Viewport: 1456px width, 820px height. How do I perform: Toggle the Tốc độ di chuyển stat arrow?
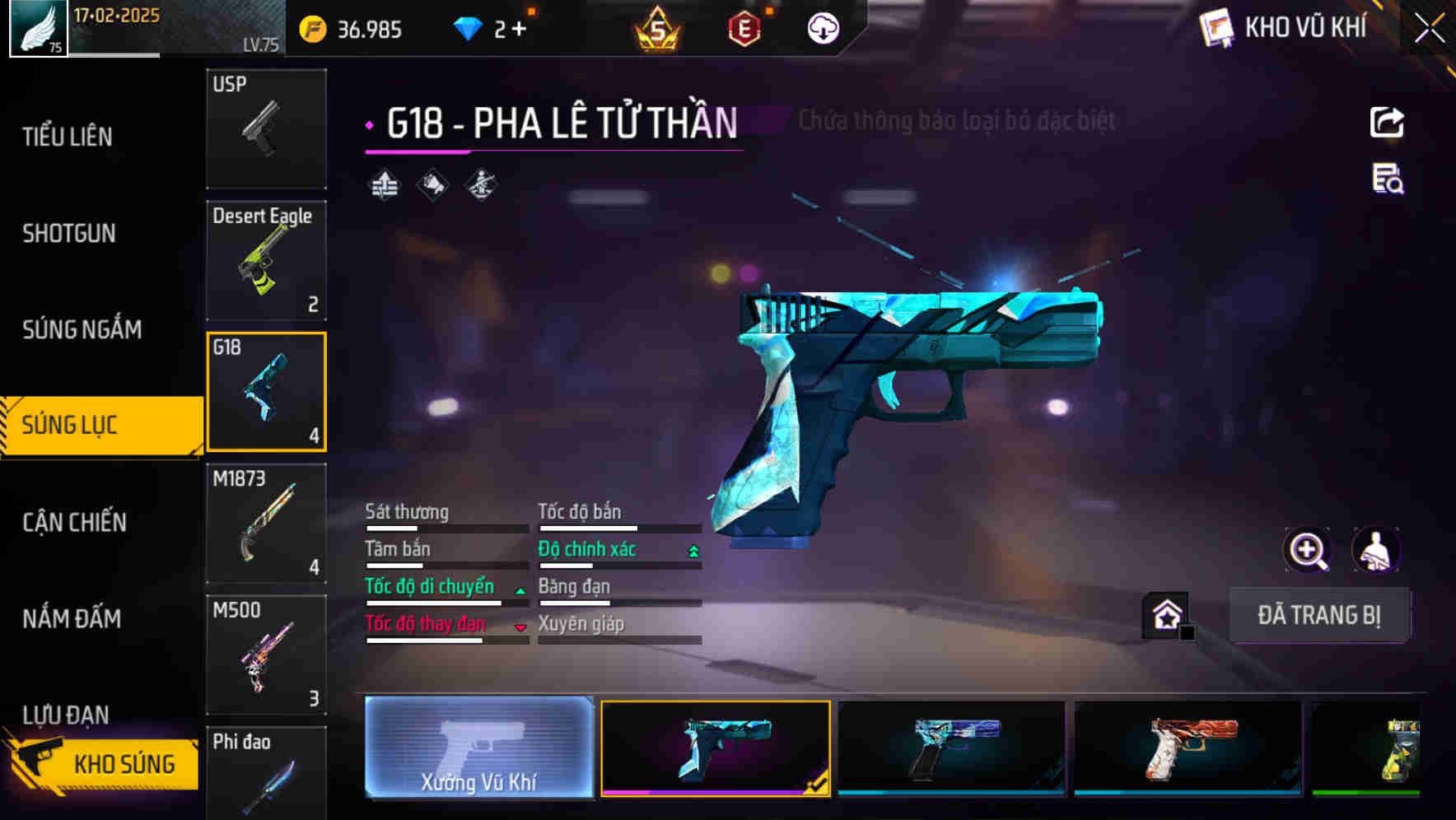click(520, 589)
